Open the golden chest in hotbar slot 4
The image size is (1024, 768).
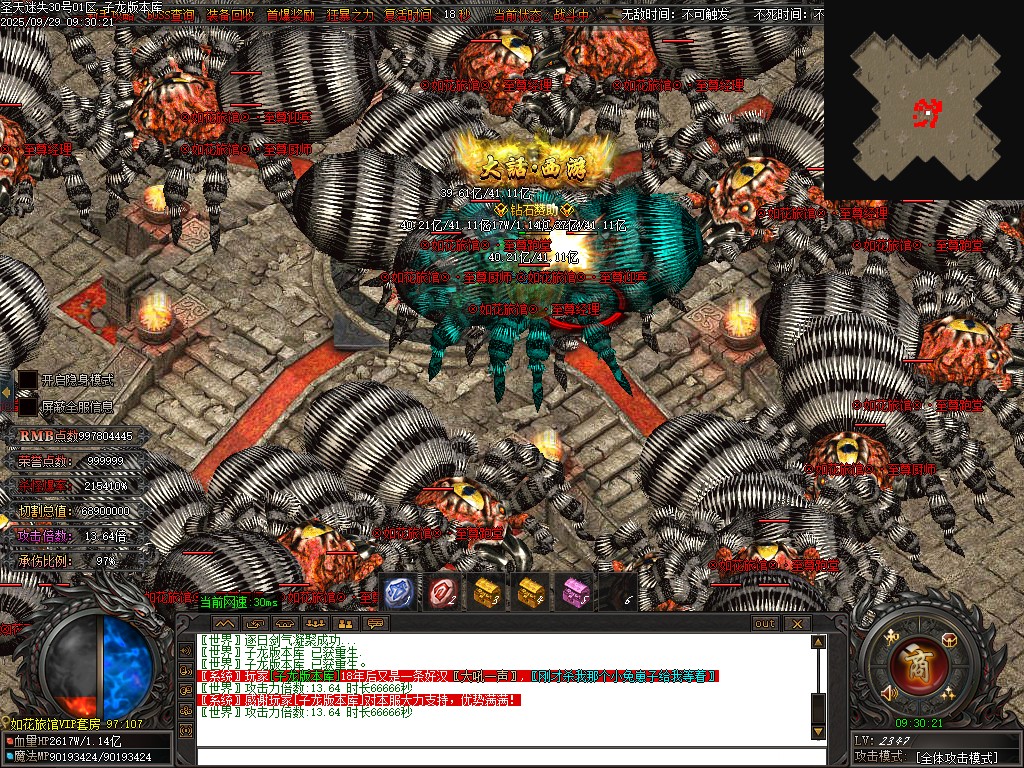click(531, 593)
